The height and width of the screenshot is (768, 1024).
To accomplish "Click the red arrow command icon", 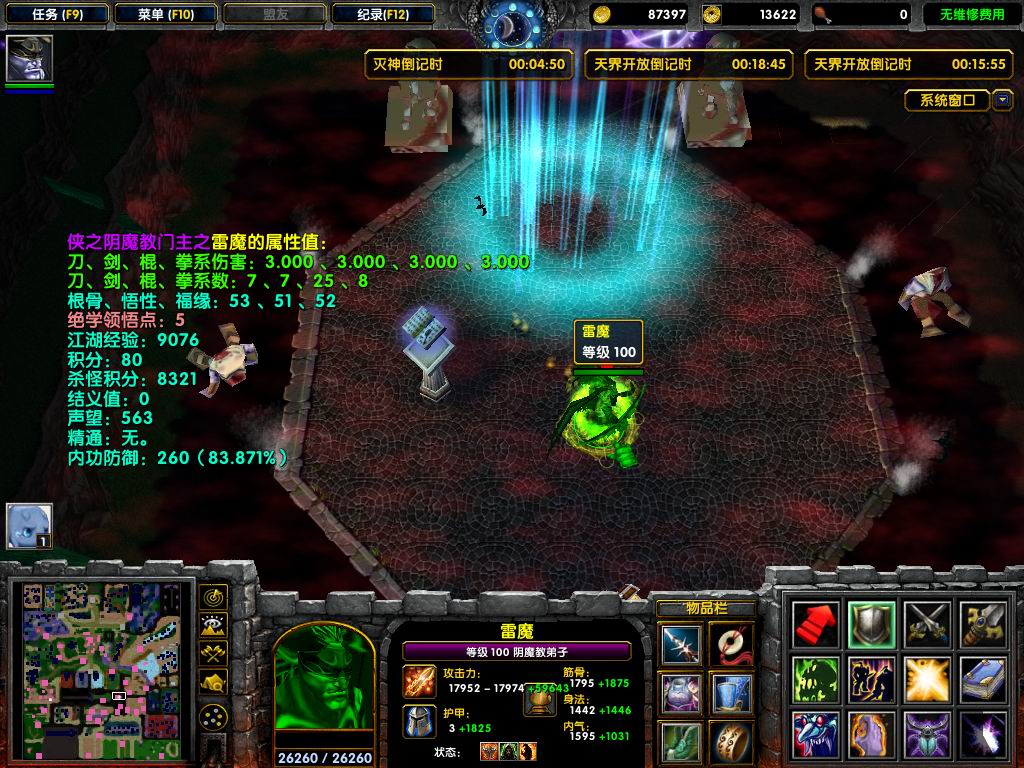I will [815, 625].
